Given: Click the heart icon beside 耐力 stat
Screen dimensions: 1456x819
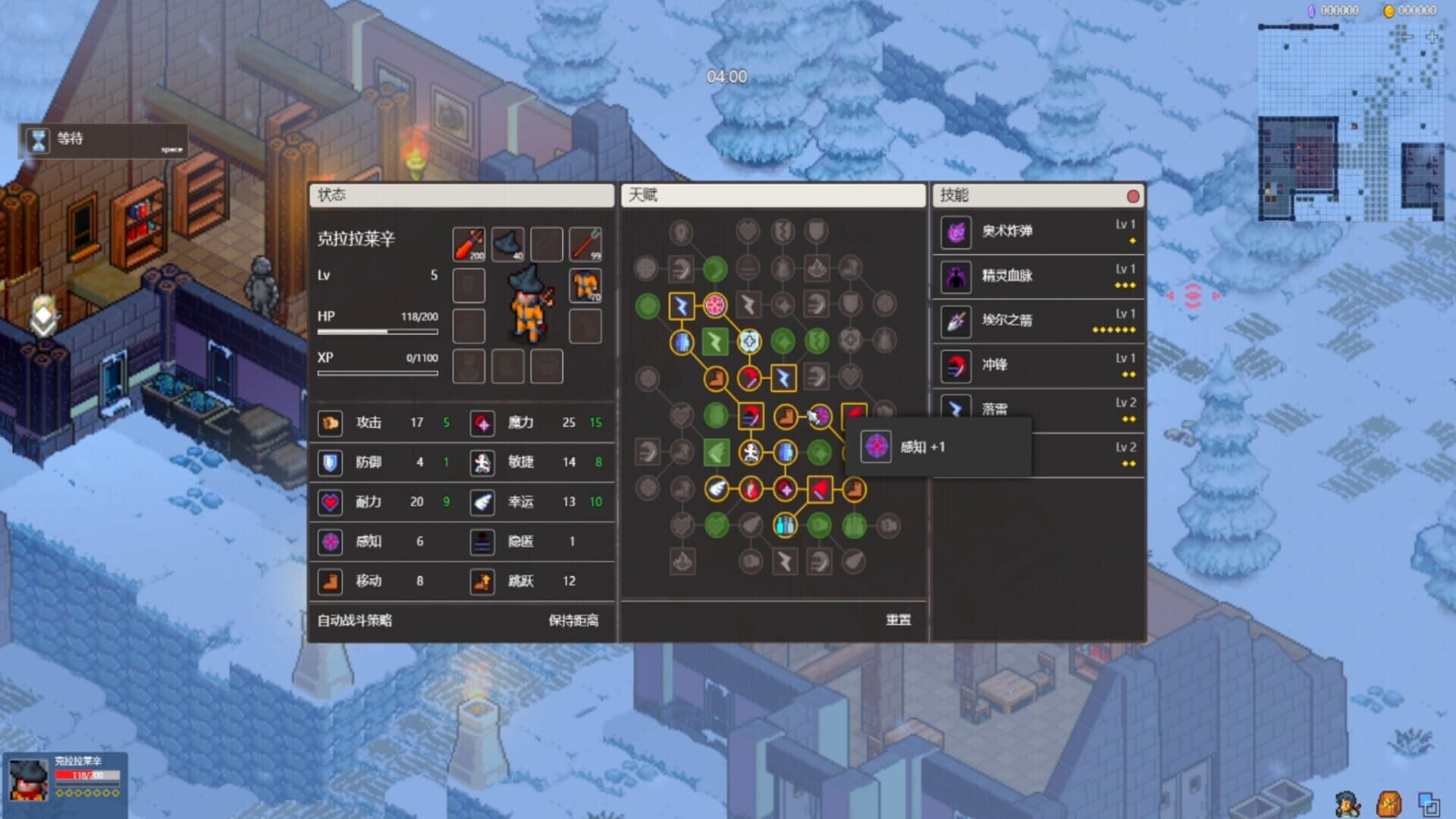Looking at the screenshot, I should pyautogui.click(x=331, y=503).
